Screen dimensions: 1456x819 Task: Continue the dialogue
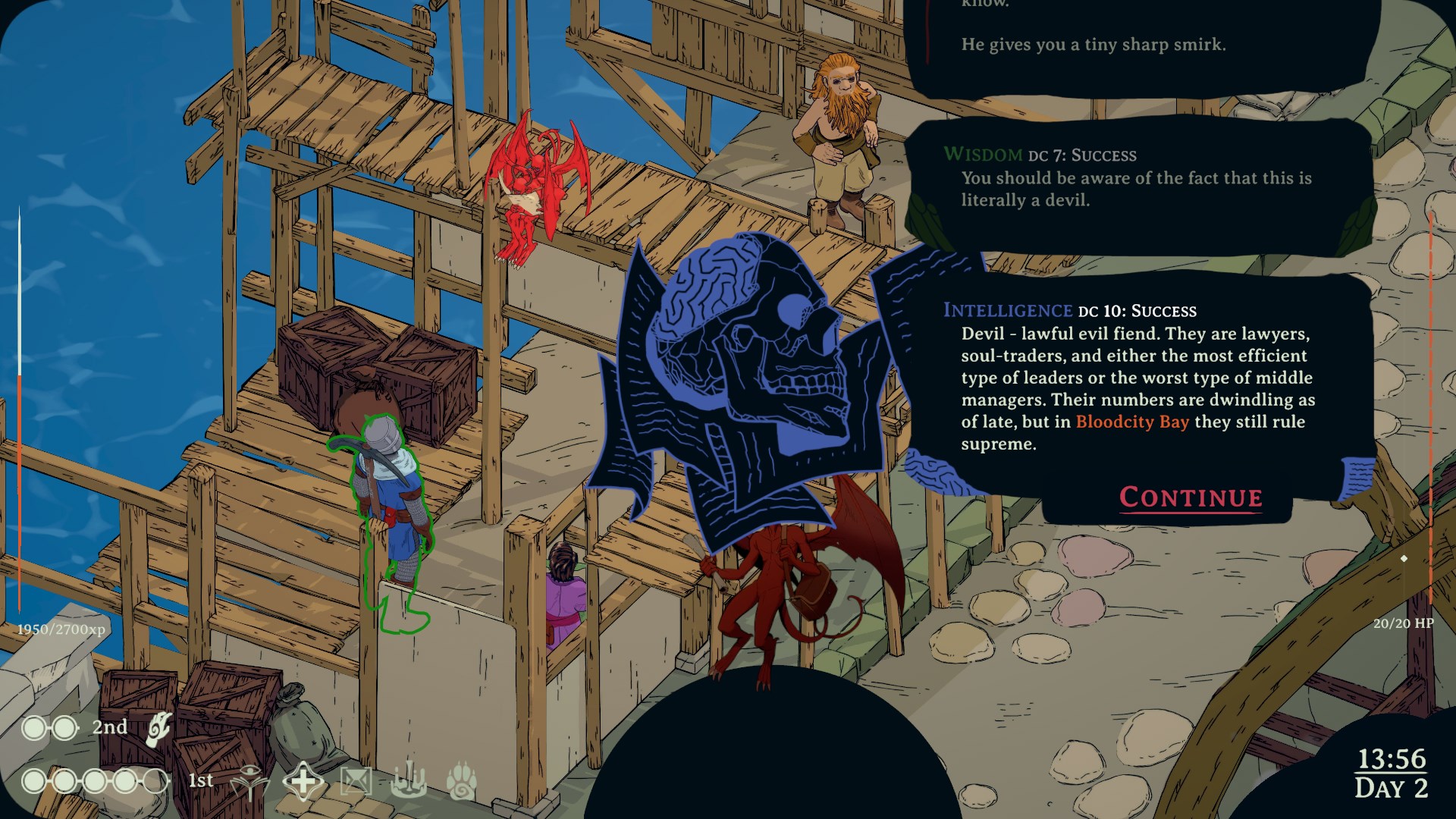1191,497
